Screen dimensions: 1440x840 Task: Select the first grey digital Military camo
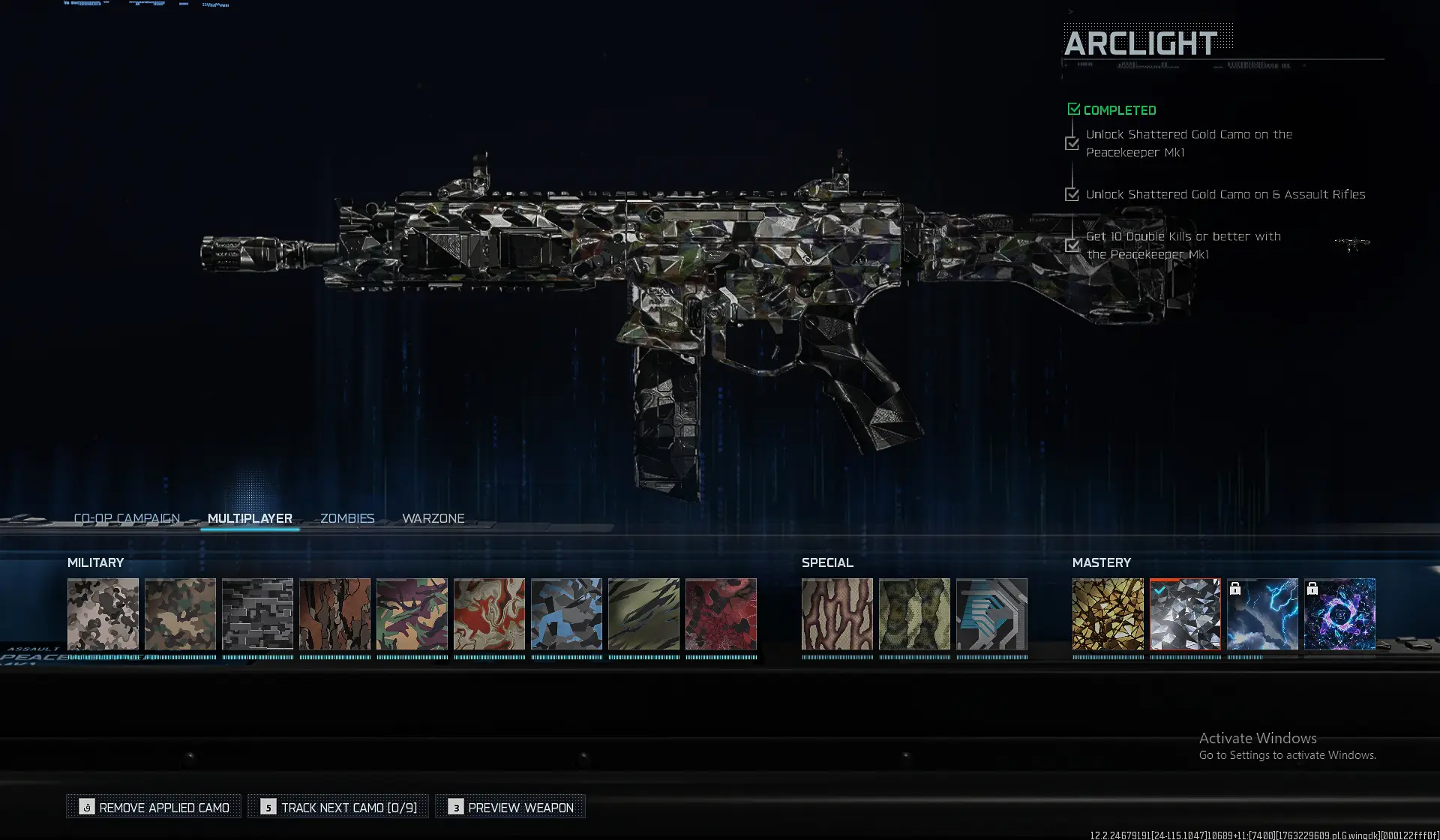point(103,613)
